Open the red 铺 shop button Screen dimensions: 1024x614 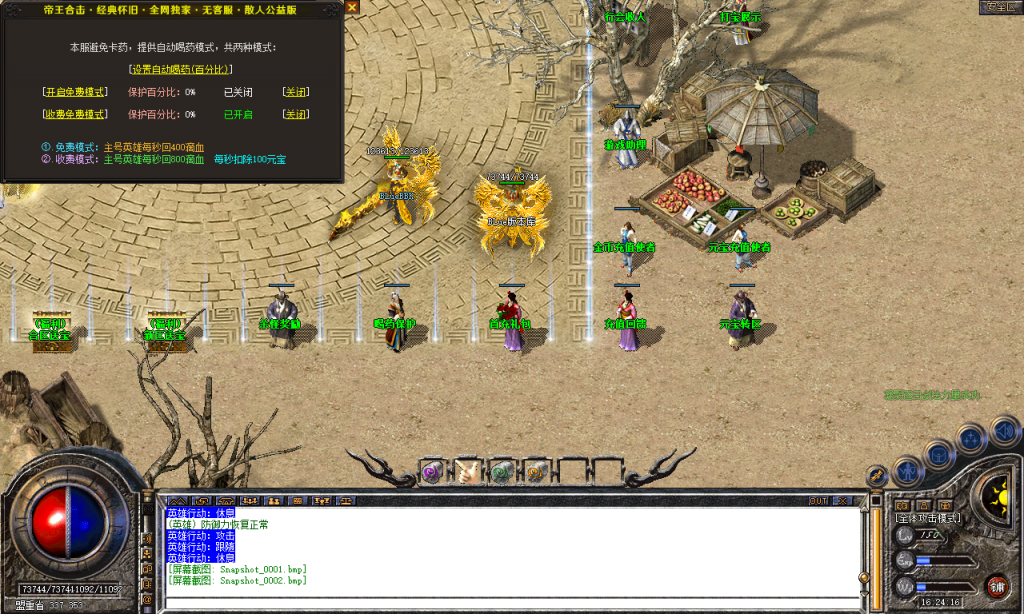tap(996, 586)
